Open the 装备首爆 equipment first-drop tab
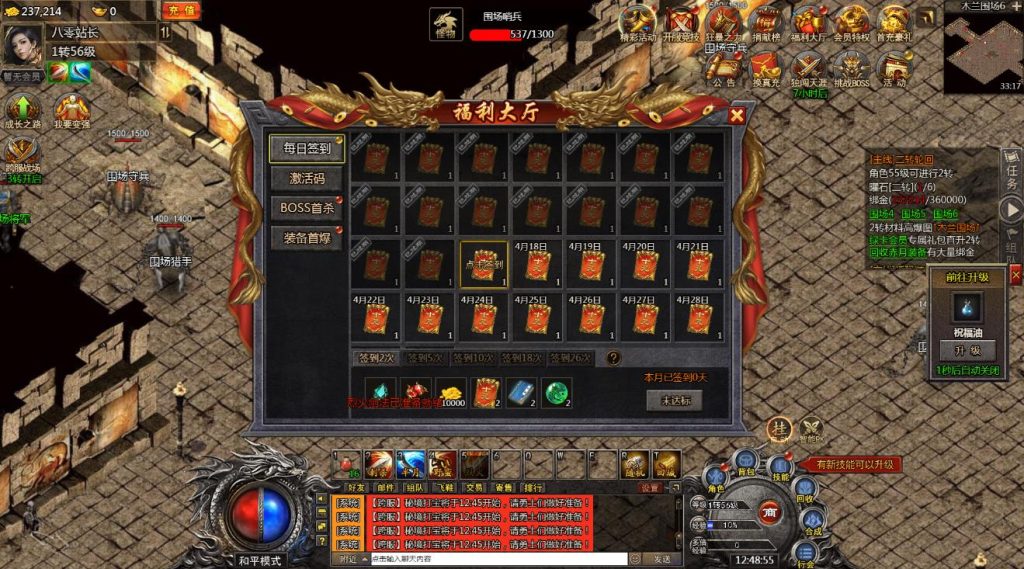 point(307,238)
